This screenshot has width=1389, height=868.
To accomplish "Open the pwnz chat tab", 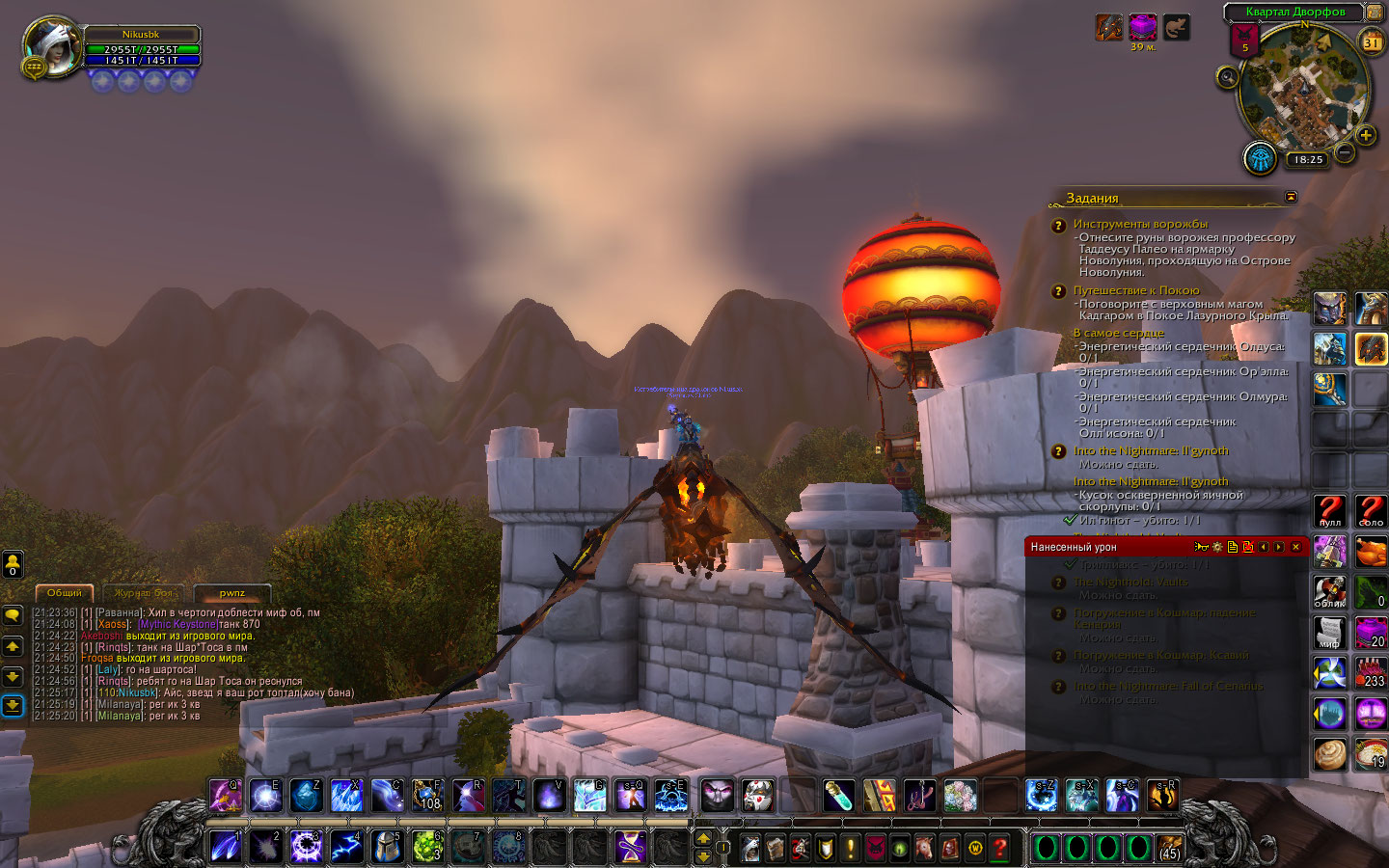I will tap(231, 593).
